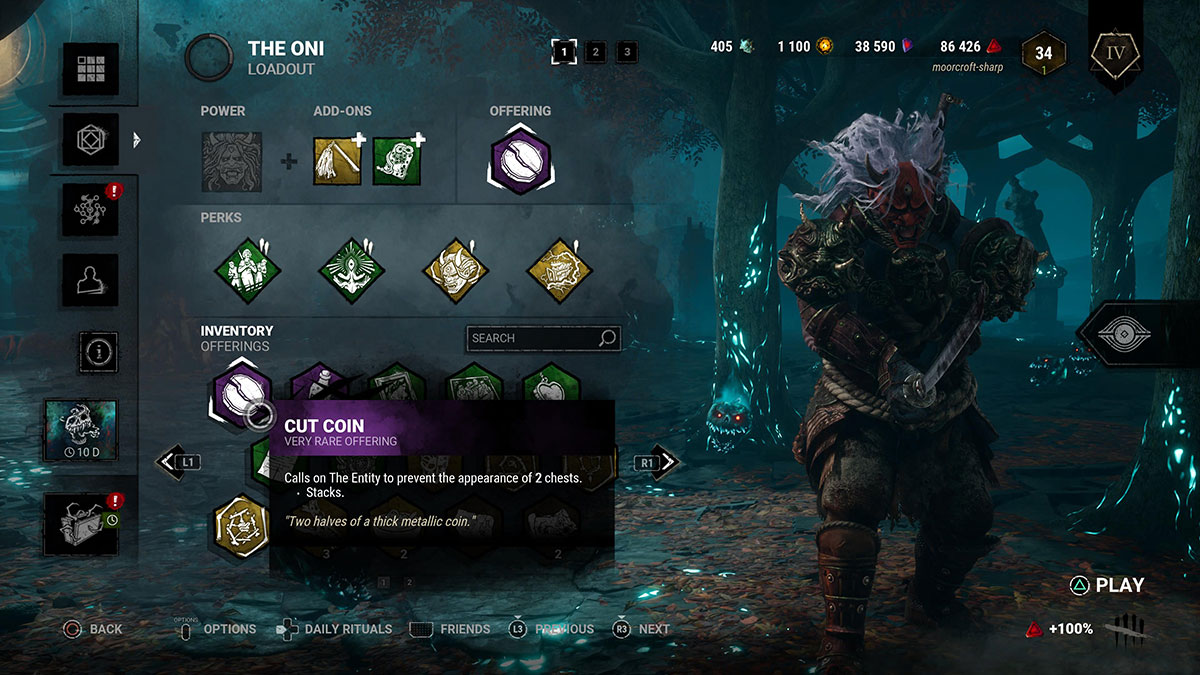The image size is (1200, 675).
Task: Select the green add-on slot
Action: 399,162
